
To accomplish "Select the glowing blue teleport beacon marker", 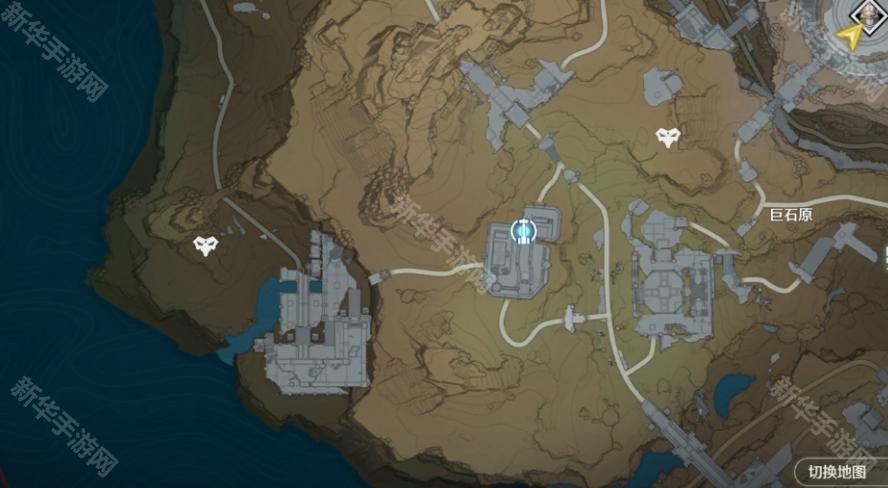I will click(x=523, y=232).
